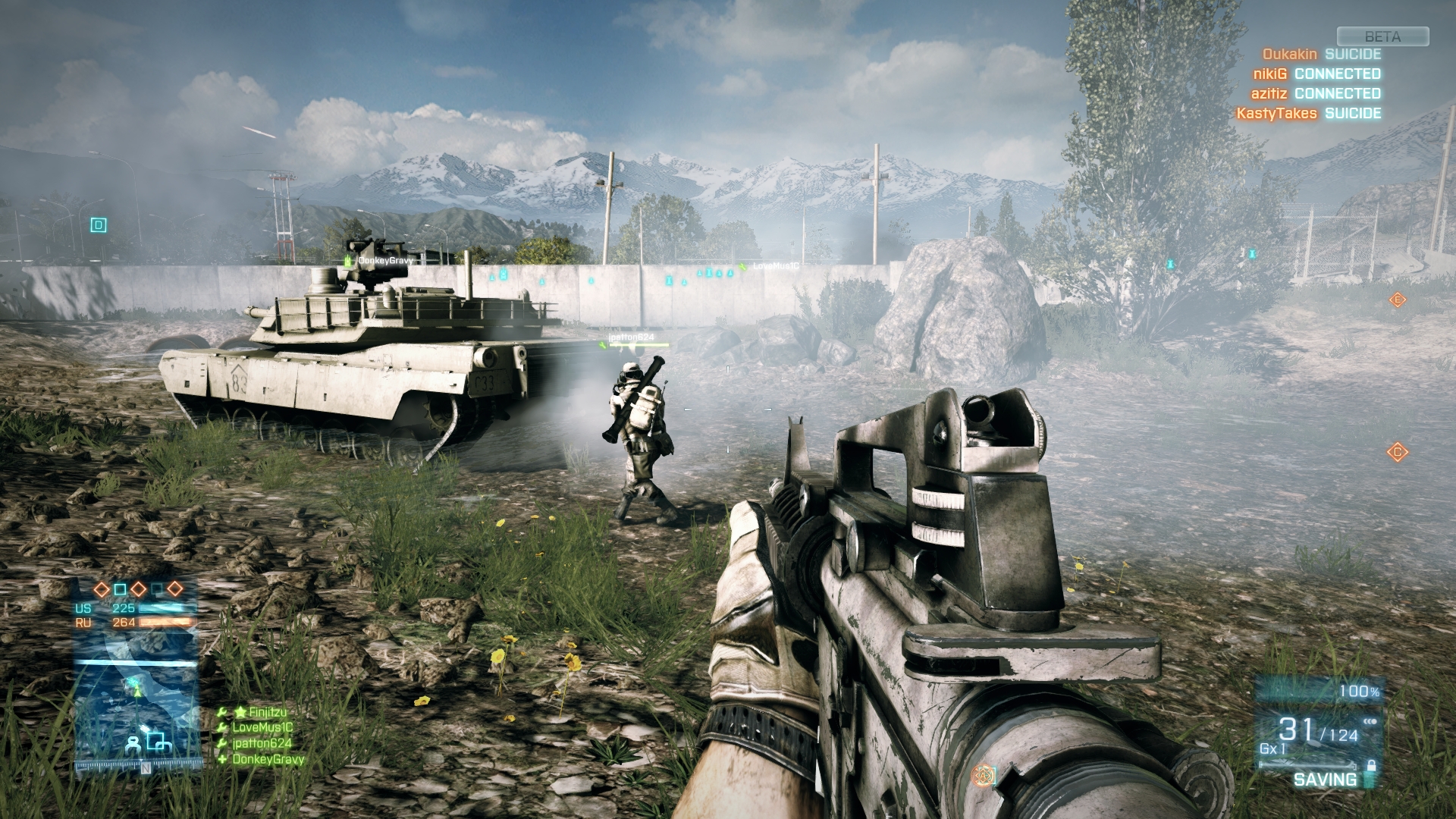The height and width of the screenshot is (819, 1456).
Task: Select LoveMus1C in the squad list
Action: [x=262, y=728]
